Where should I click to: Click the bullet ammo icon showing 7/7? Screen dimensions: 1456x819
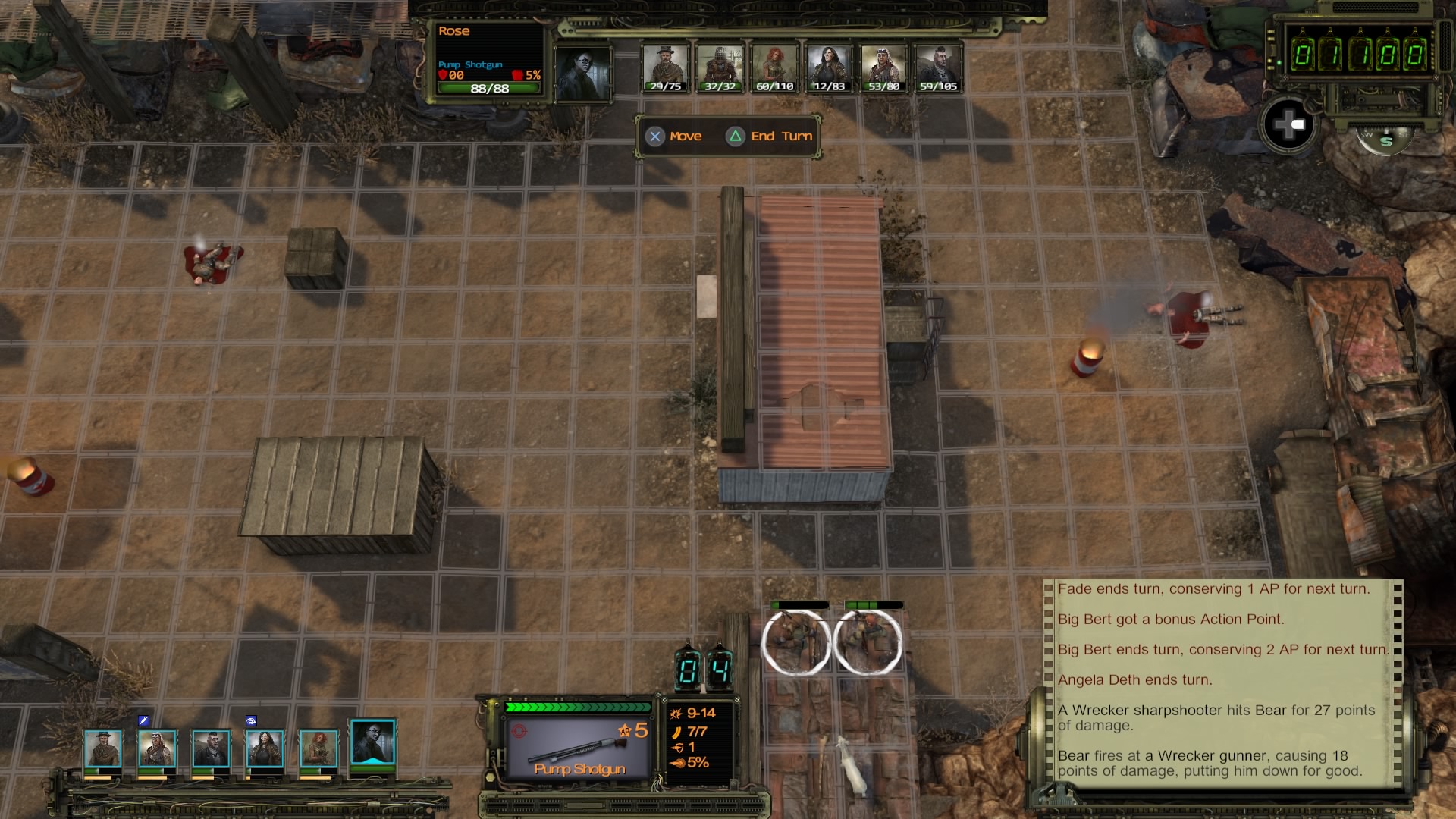(677, 732)
